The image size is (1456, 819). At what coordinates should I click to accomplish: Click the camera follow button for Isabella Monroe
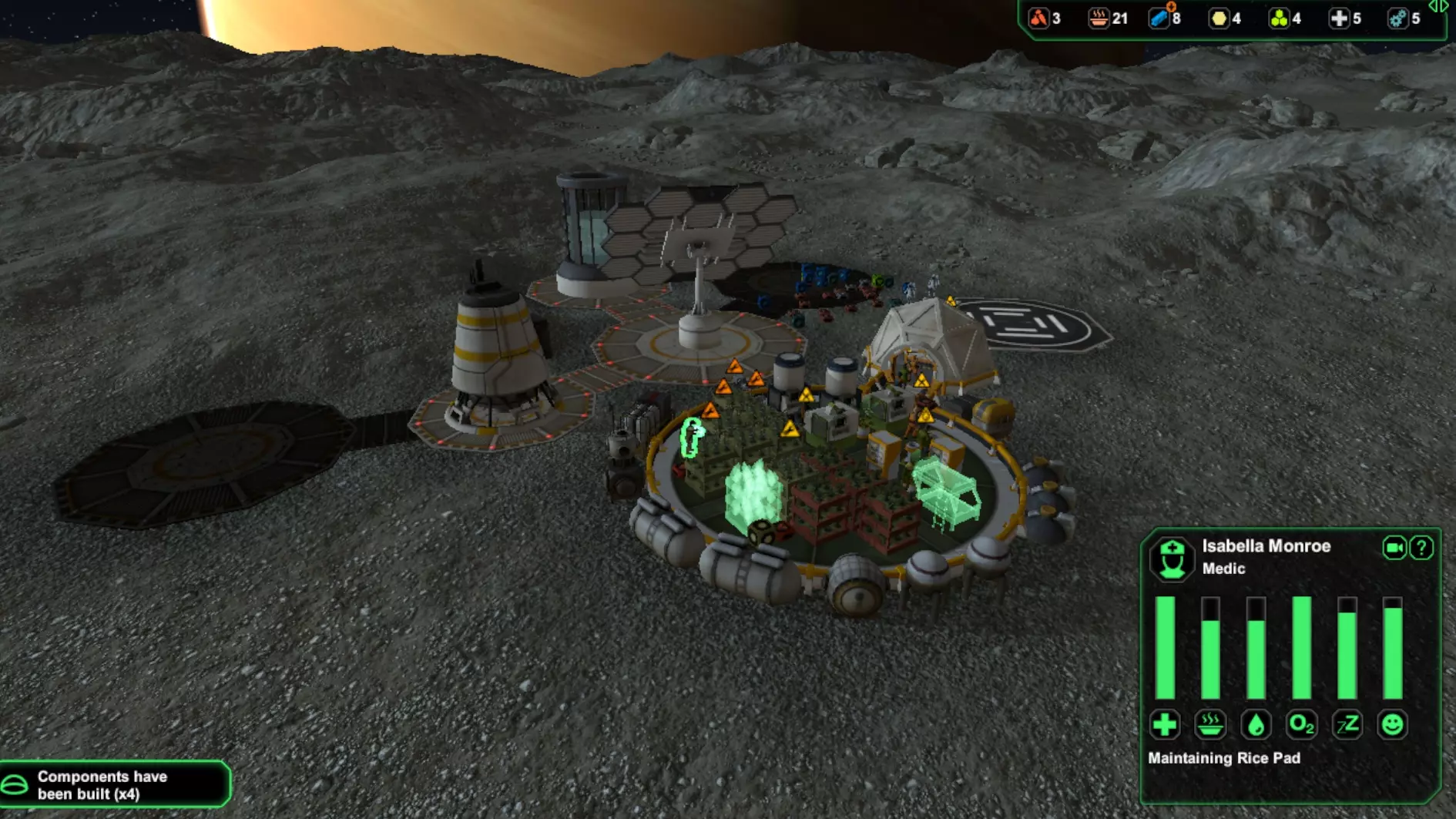click(1394, 548)
